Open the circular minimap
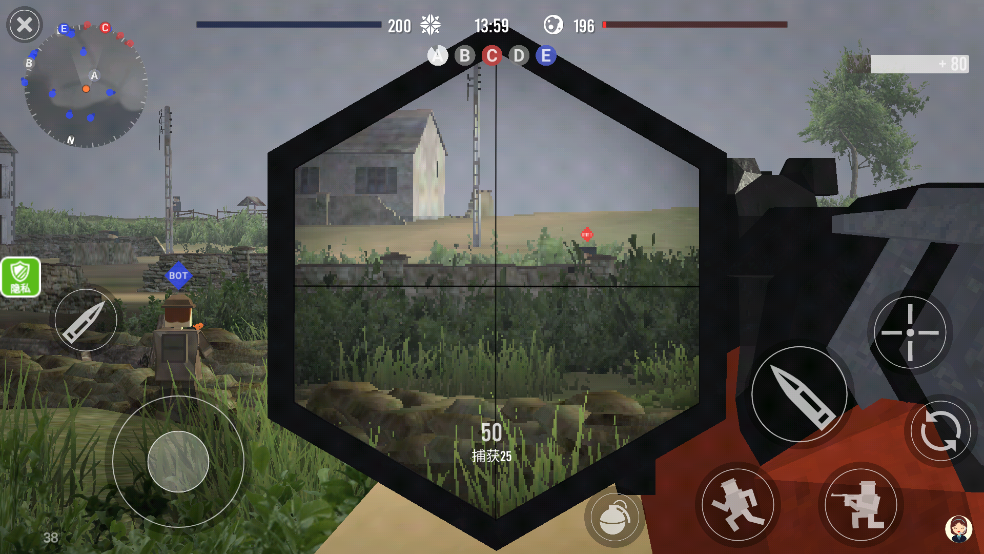Viewport: 984px width, 554px height. [86, 87]
